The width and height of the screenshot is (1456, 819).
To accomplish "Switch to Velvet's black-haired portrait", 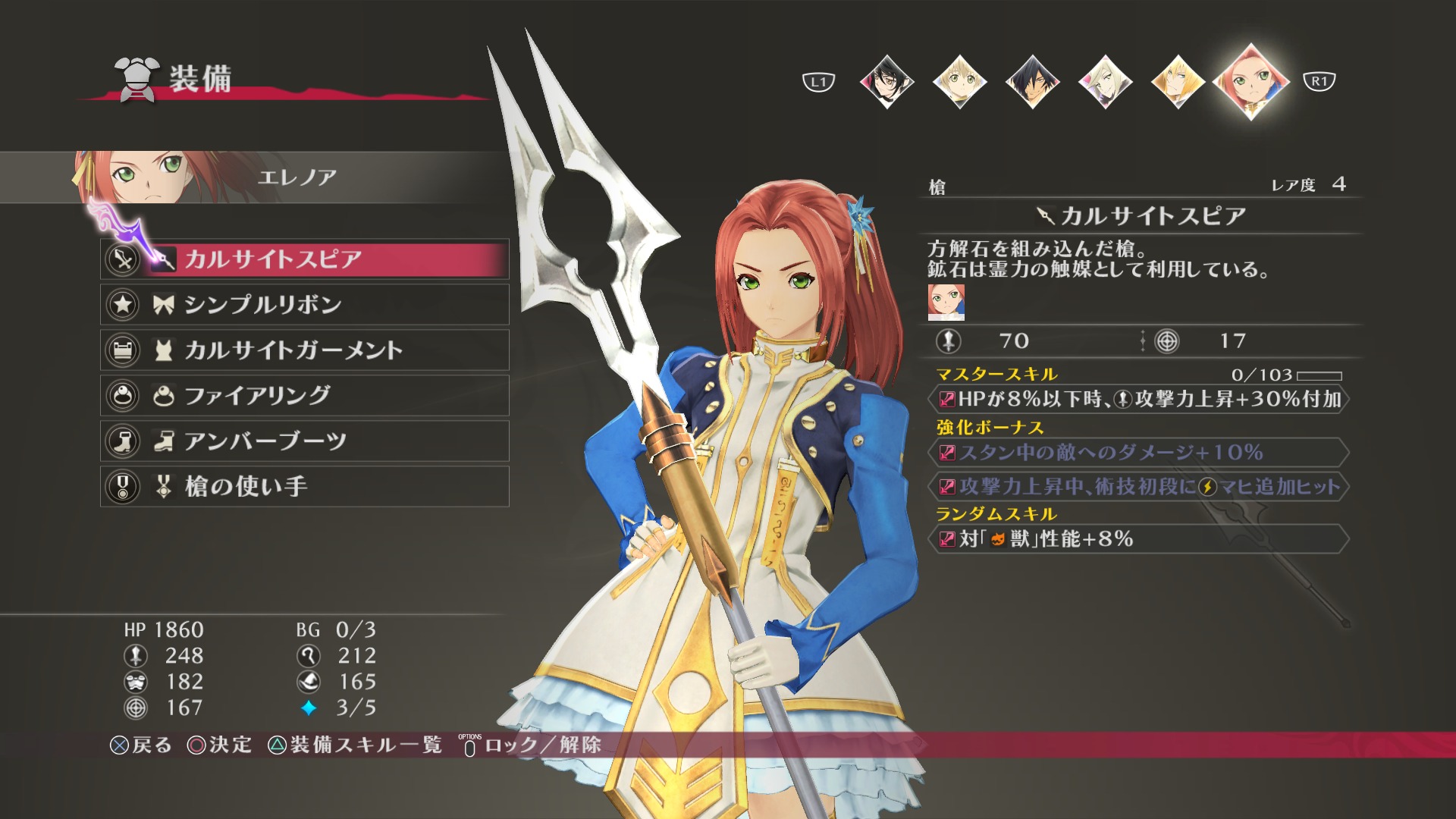I will (x=886, y=81).
